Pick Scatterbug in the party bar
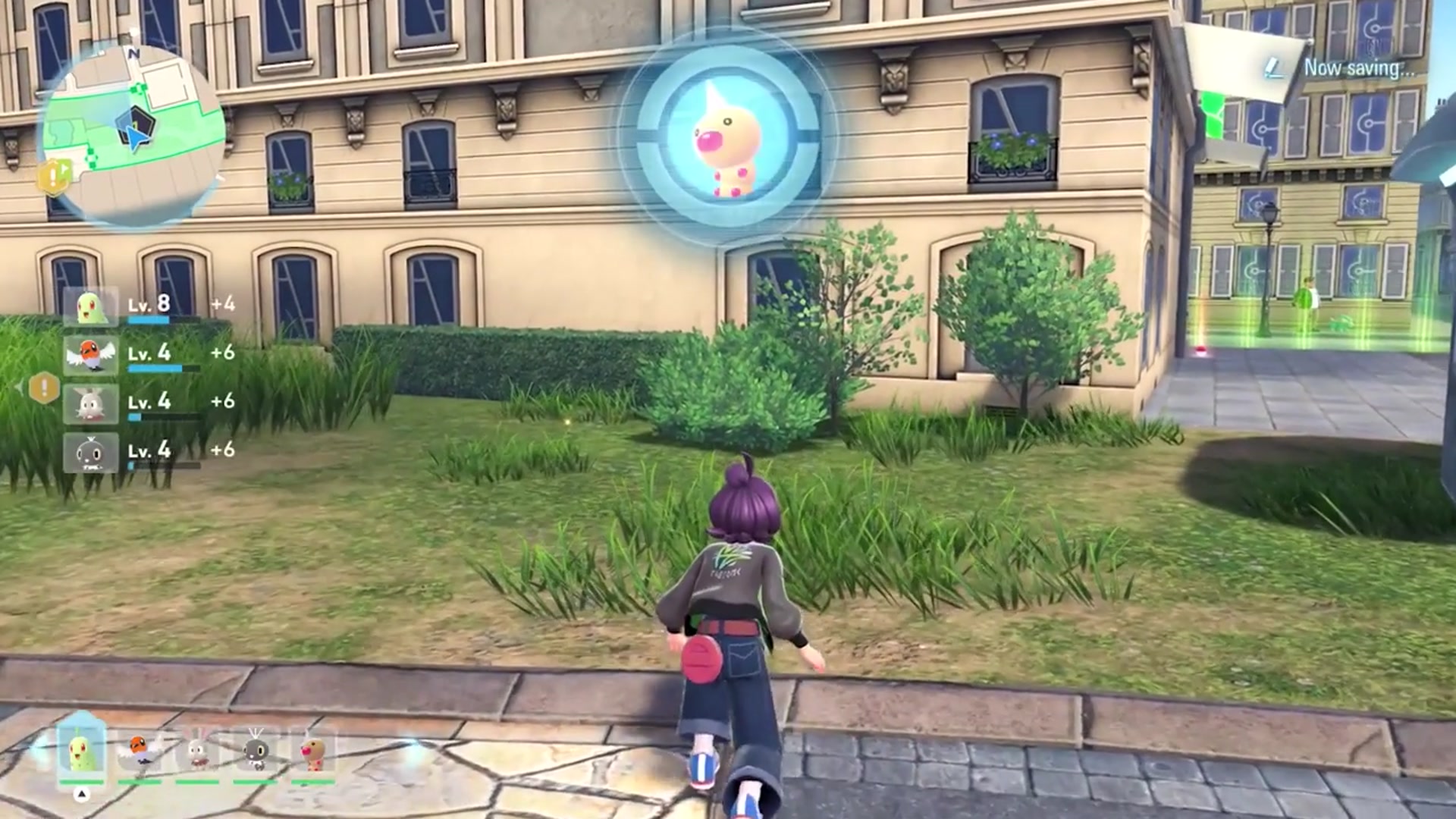The height and width of the screenshot is (819, 1456). pyautogui.click(x=255, y=752)
